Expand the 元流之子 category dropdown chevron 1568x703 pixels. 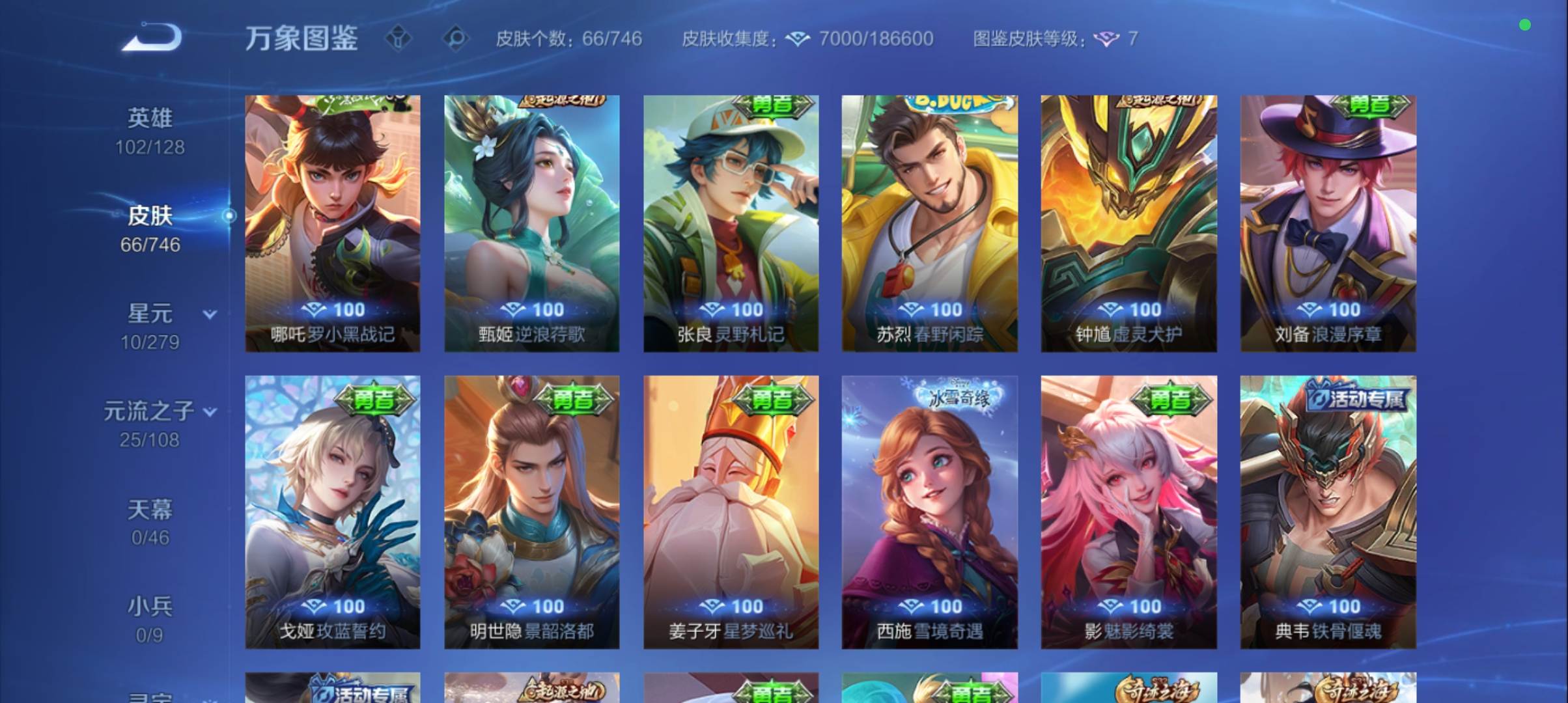210,411
